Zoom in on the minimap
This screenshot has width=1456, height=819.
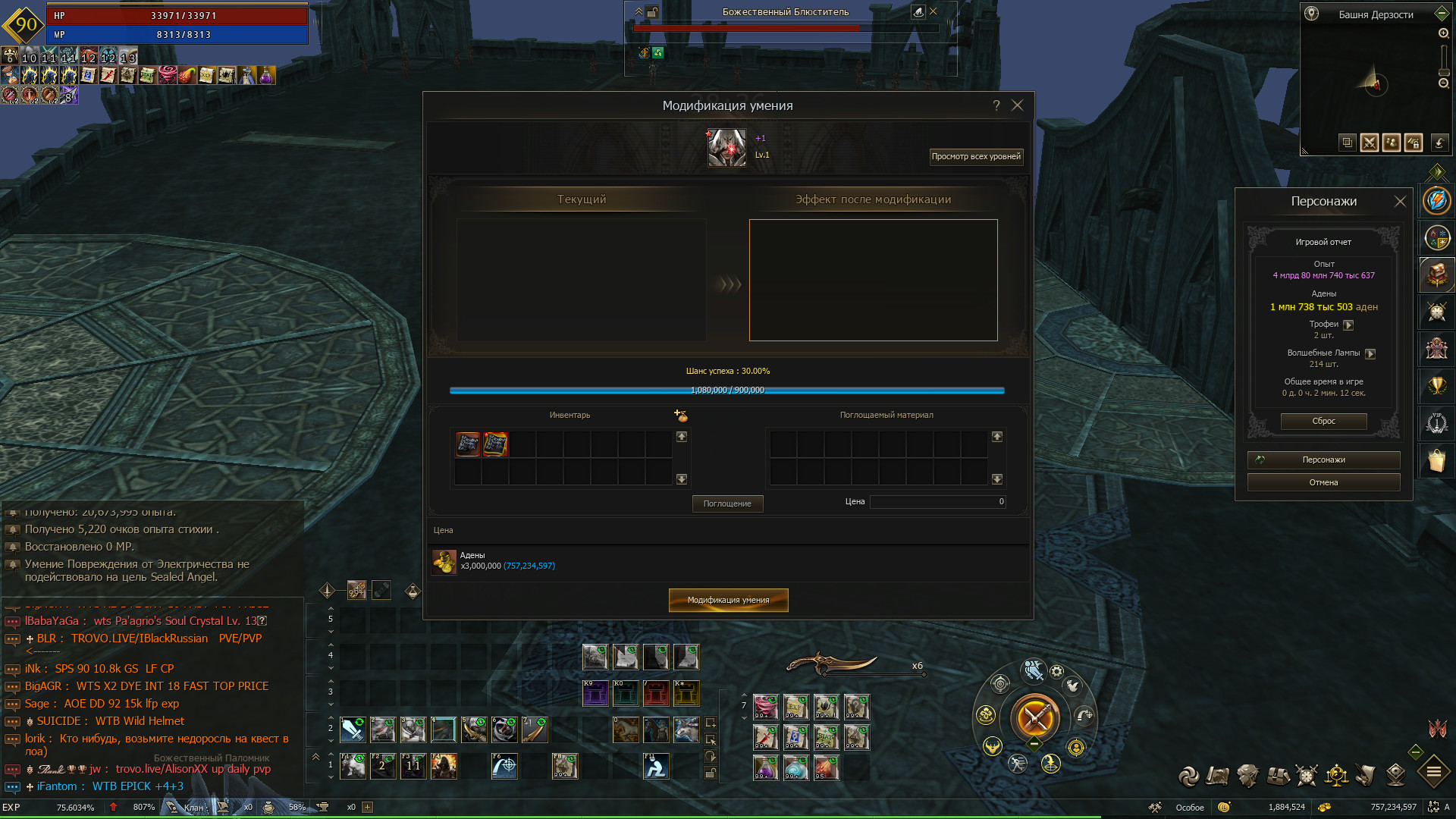click(x=1444, y=33)
